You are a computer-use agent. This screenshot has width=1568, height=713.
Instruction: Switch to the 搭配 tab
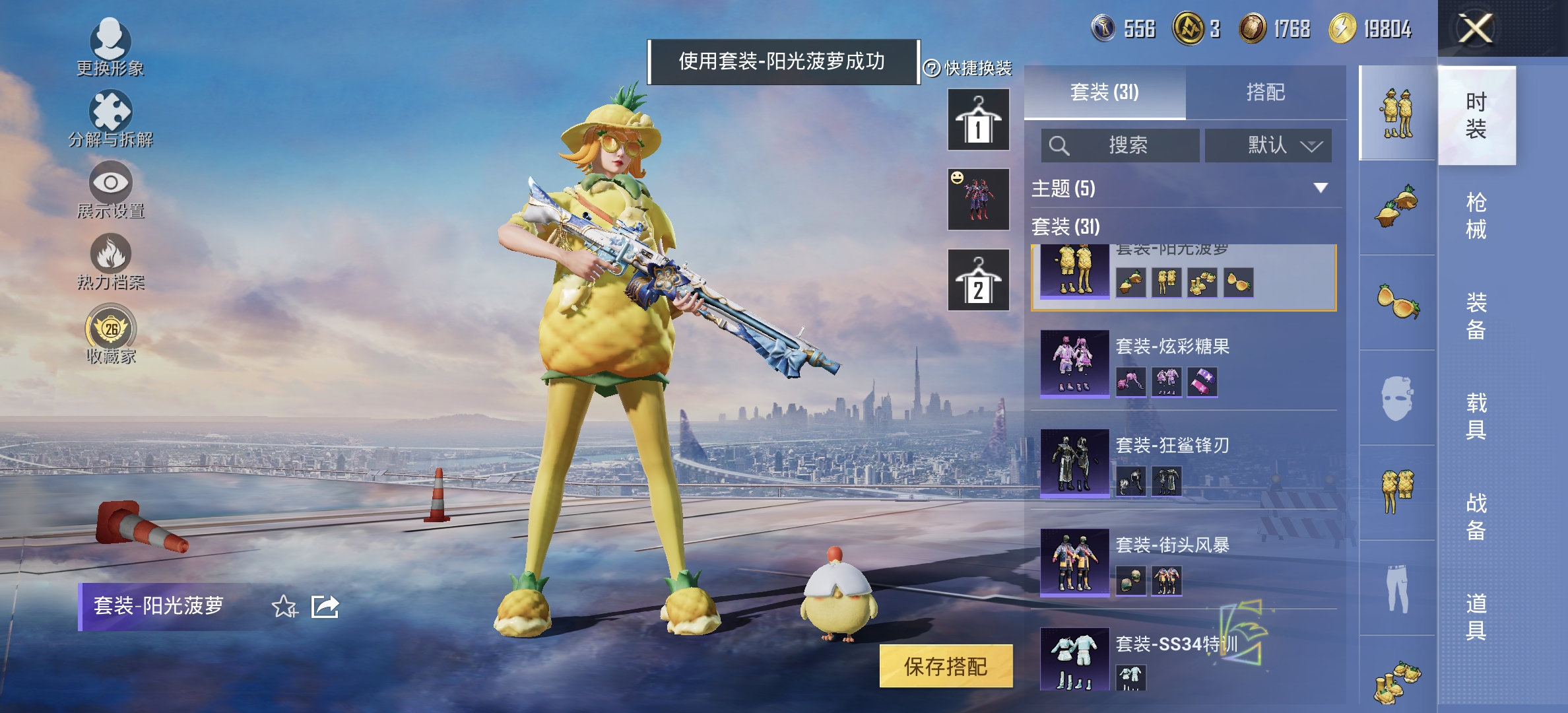pos(1266,93)
